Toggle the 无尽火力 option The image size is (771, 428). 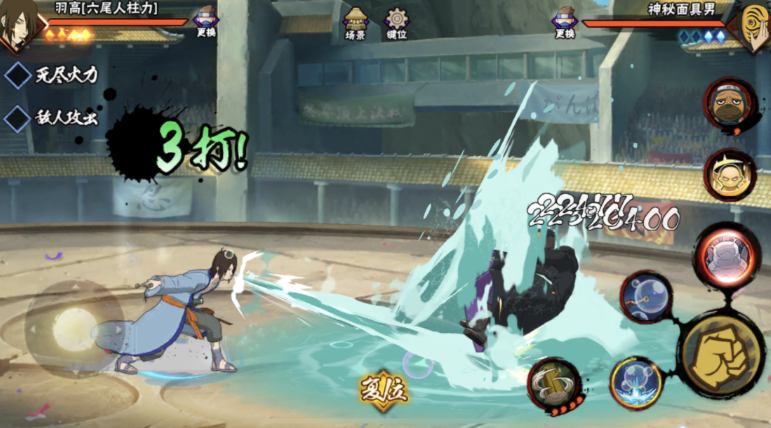55,74
